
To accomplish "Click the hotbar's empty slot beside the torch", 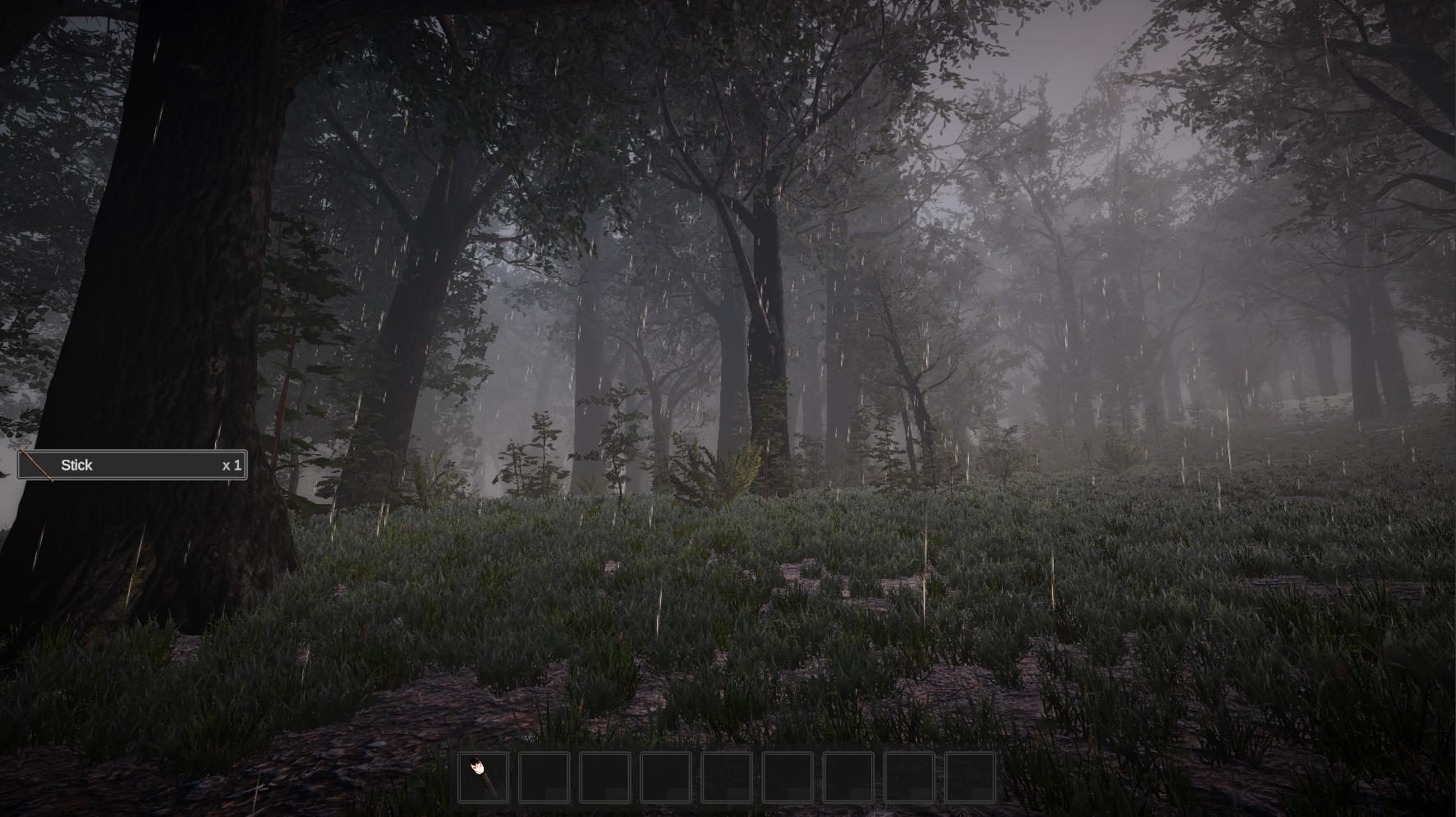I will click(543, 776).
